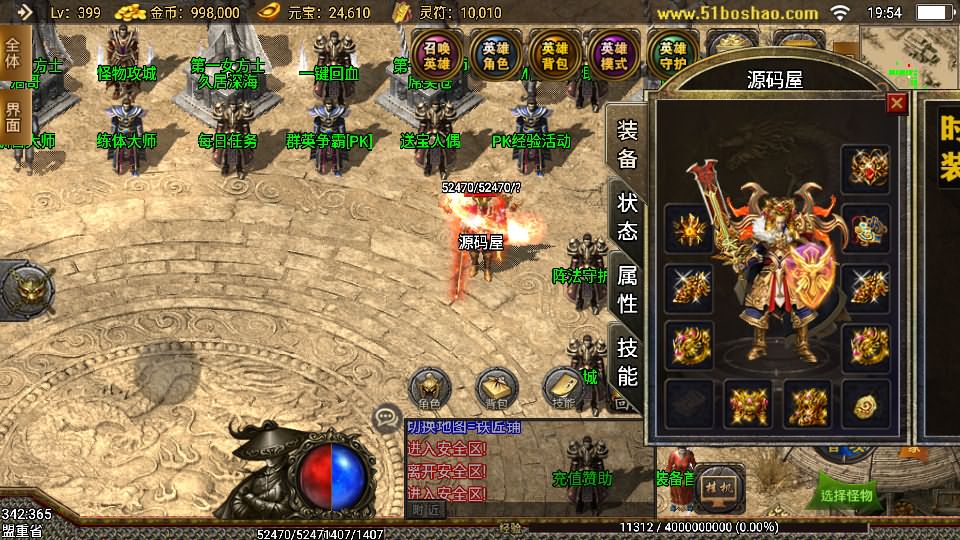Open the chat speech bubble icon
Viewport: 960px width, 540px height.
pos(386,418)
